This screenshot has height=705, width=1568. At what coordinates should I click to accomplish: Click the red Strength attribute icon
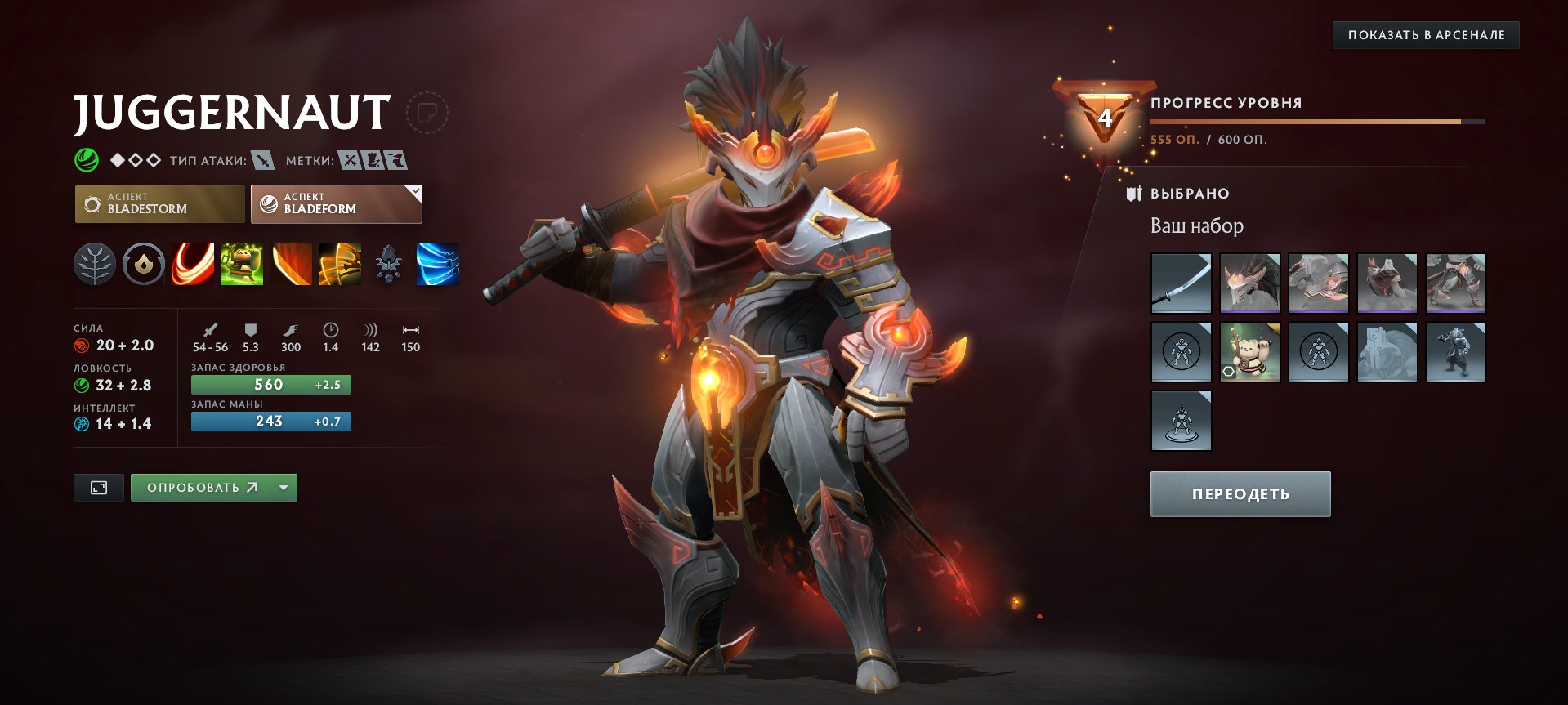pos(81,345)
